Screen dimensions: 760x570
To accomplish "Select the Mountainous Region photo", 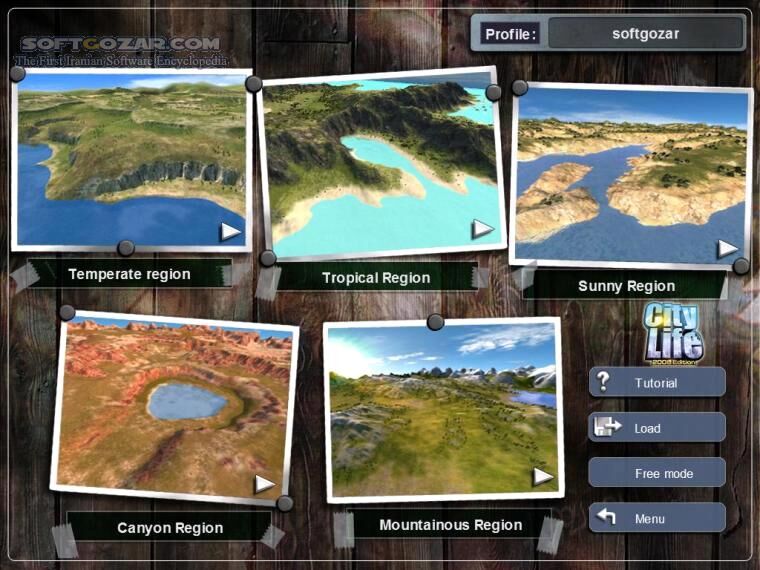I will point(442,410).
